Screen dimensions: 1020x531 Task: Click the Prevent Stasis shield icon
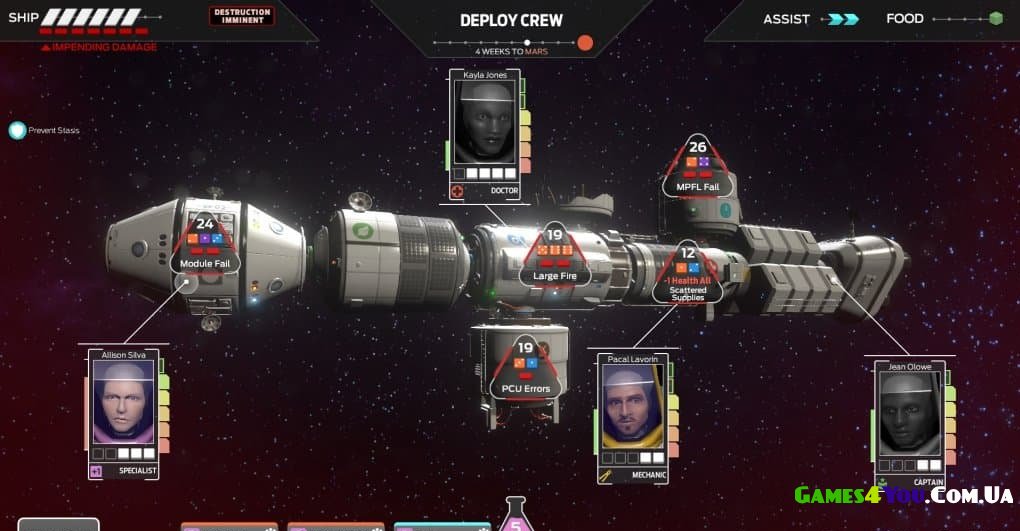click(17, 130)
